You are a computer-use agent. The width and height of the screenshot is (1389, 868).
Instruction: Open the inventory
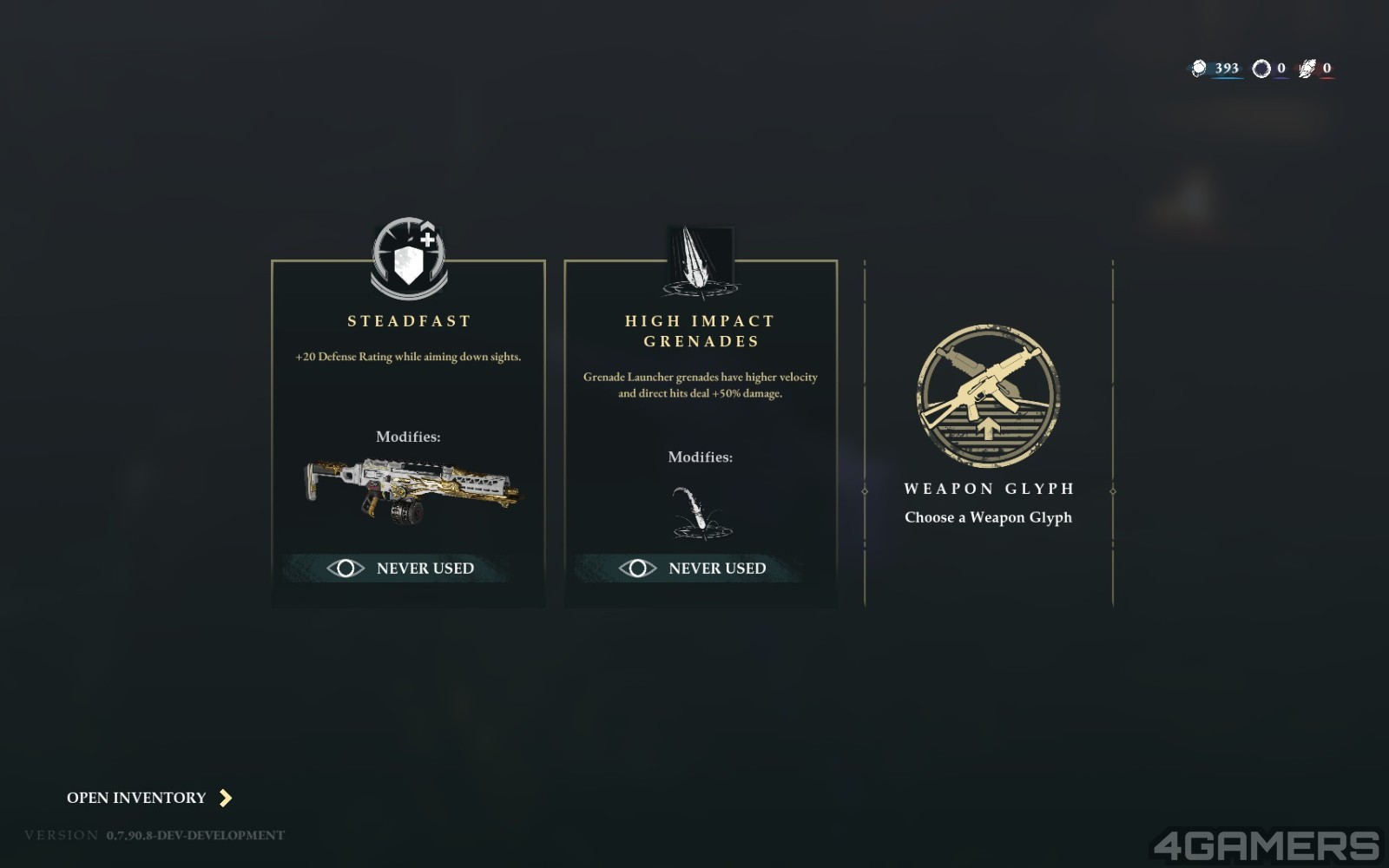pos(149,798)
